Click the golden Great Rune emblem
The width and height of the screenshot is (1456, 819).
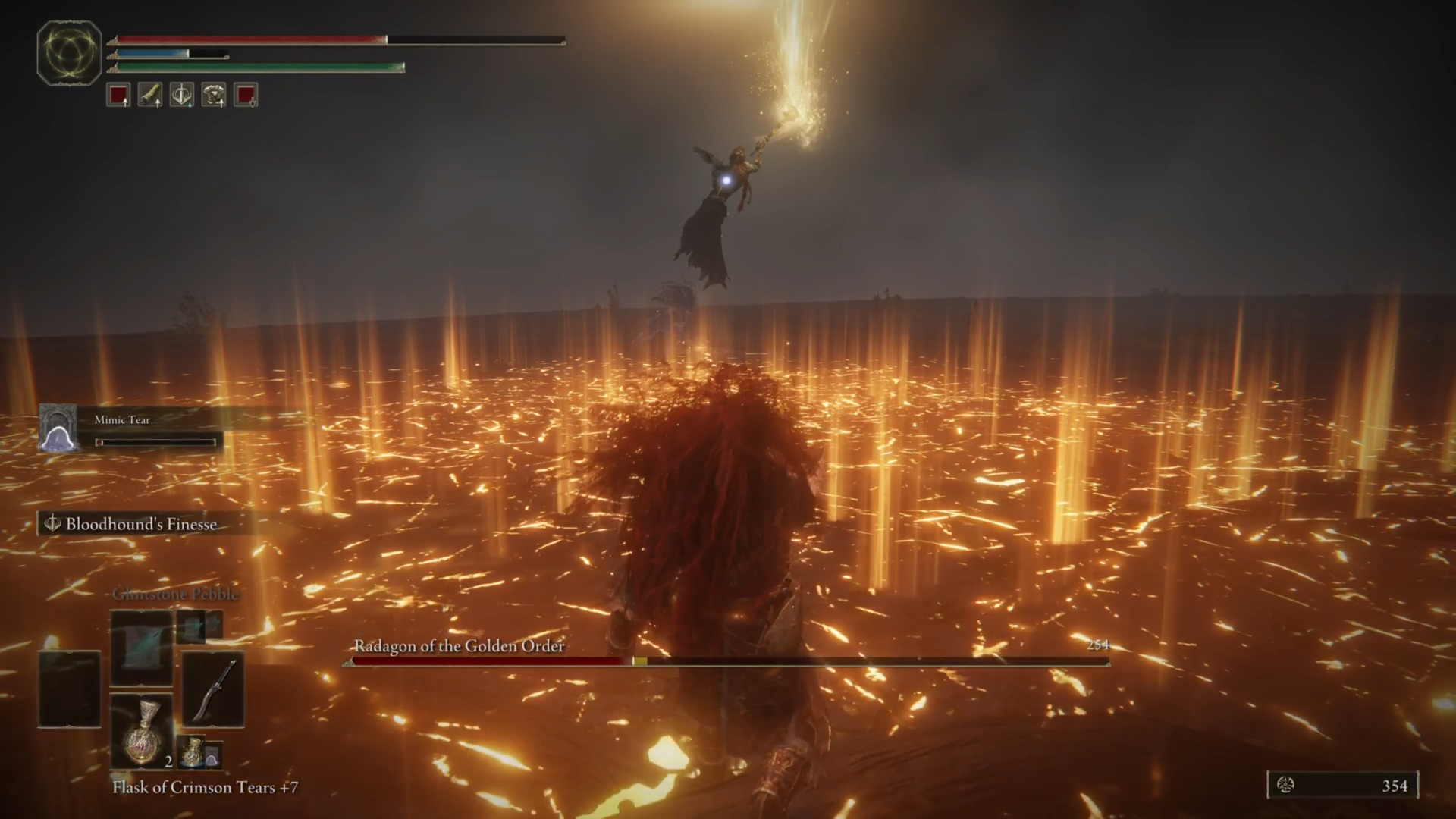(x=69, y=52)
